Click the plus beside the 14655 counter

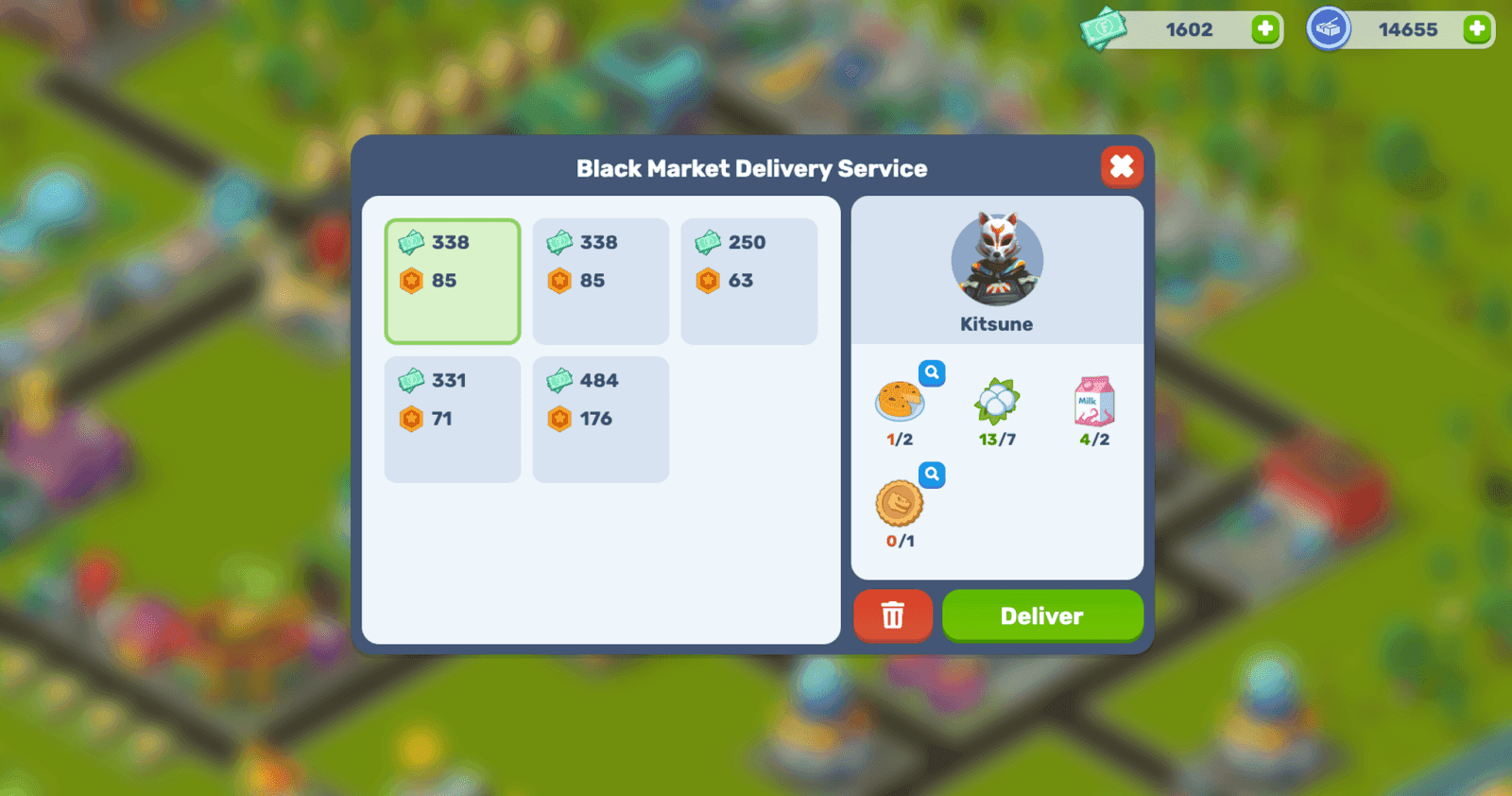pos(1478,28)
